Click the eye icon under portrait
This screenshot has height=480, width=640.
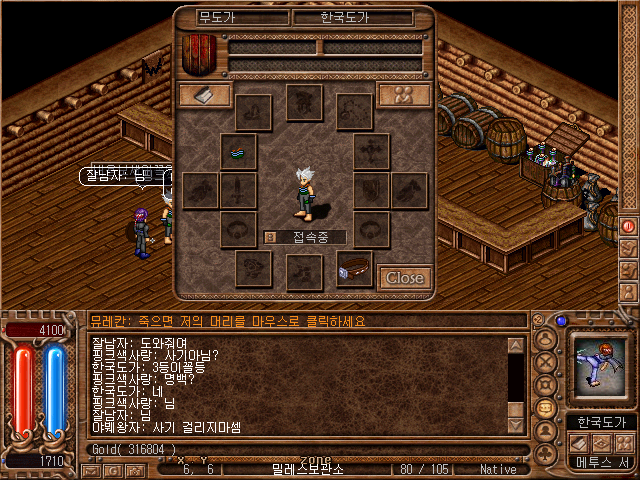point(600,443)
